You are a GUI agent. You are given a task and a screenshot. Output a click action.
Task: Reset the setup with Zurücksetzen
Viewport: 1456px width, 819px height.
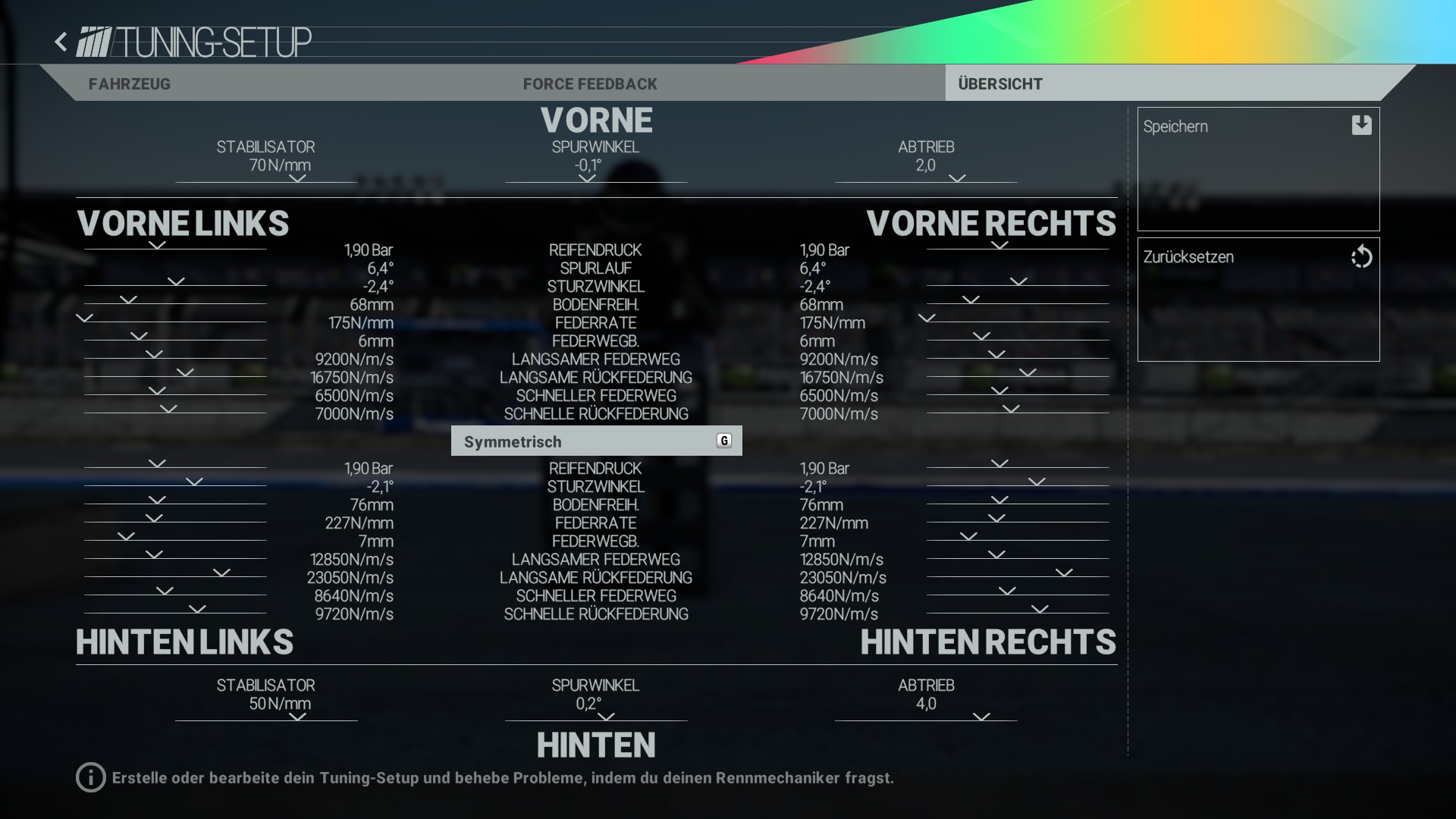coord(1258,299)
